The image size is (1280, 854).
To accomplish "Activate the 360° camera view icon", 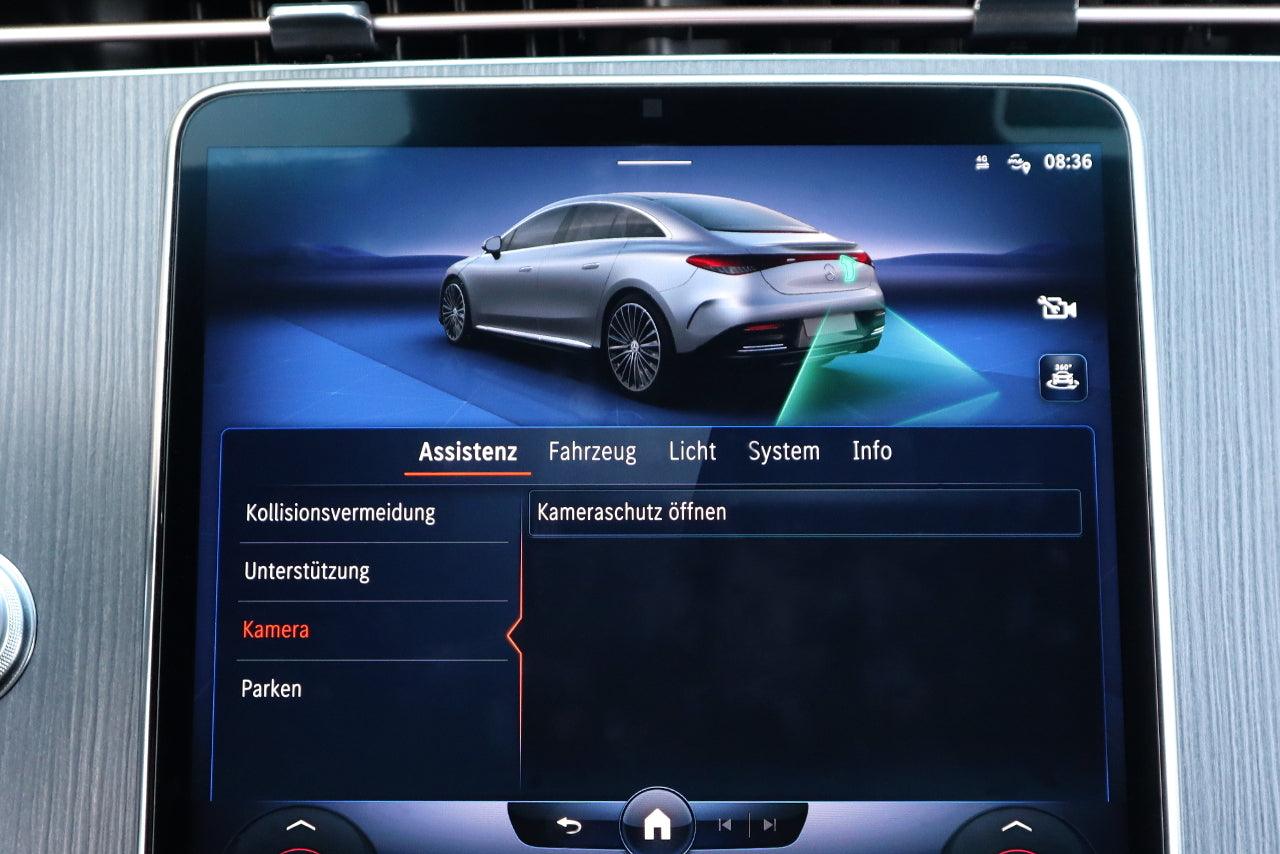I will 1062,377.
